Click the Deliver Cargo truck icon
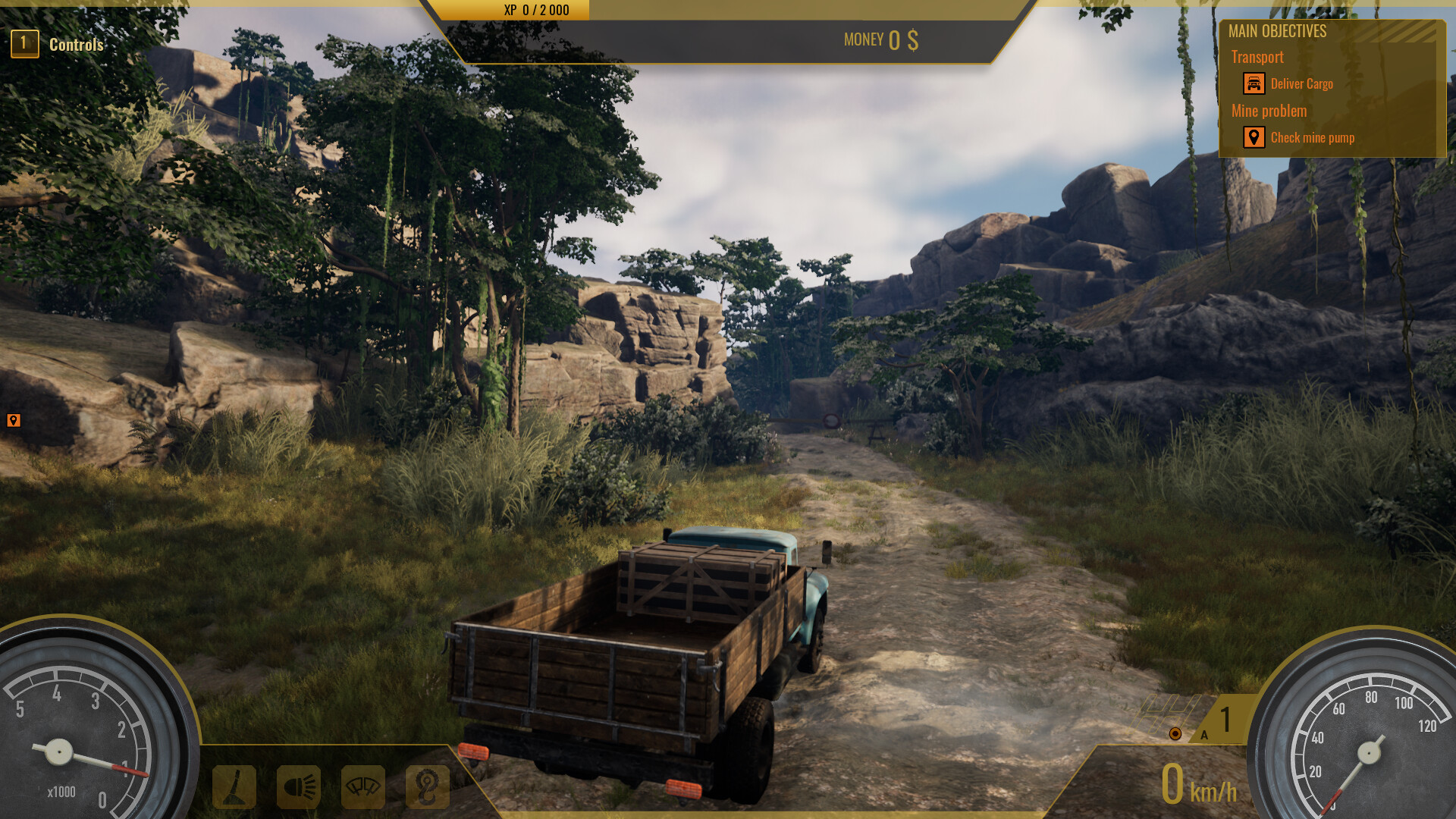 [1254, 83]
